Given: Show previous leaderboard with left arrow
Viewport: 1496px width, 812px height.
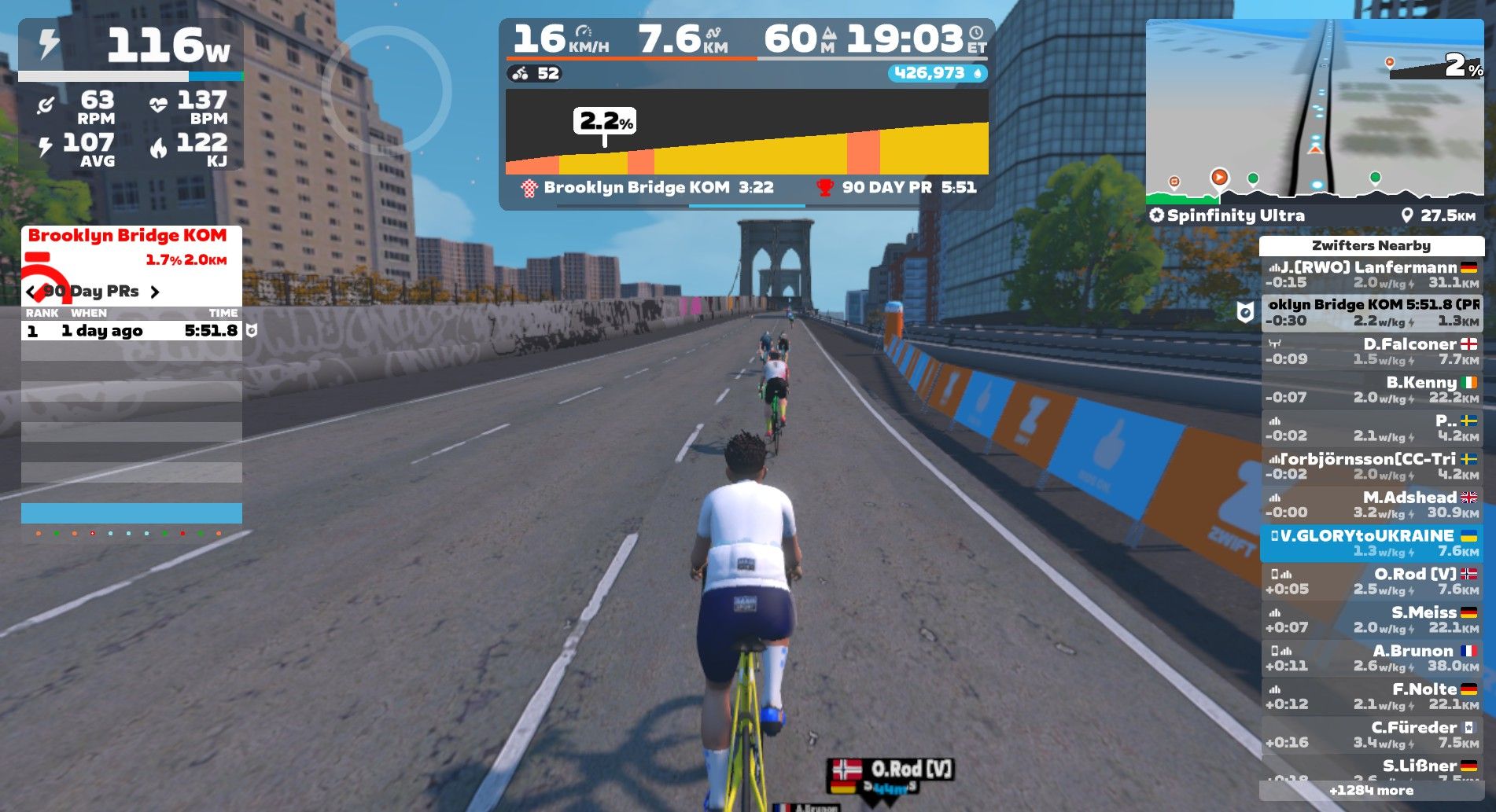Looking at the screenshot, I should 31,292.
